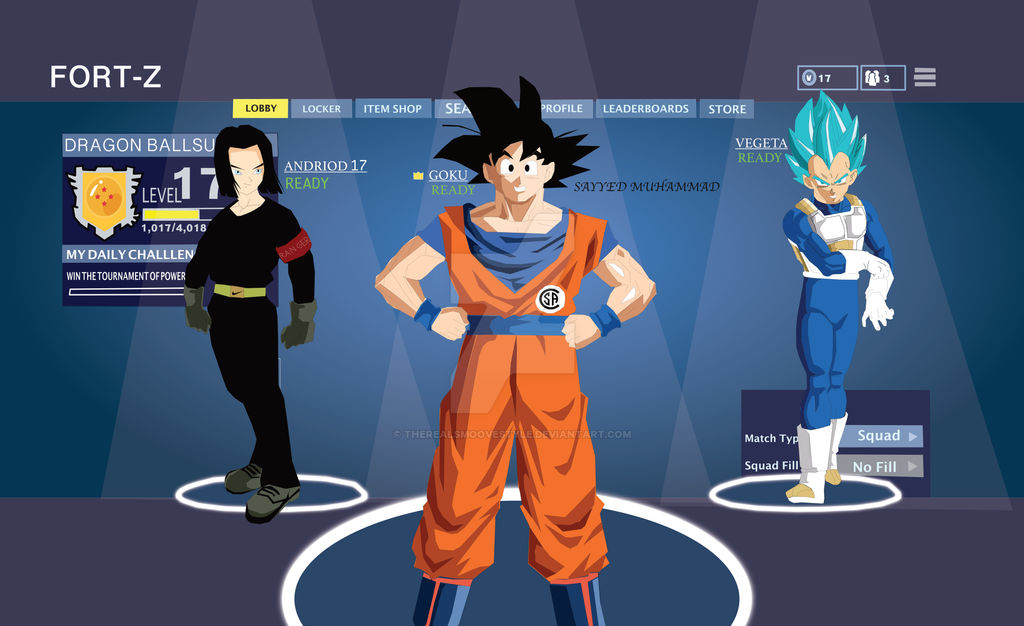Open the hamburger main menu

point(924,77)
